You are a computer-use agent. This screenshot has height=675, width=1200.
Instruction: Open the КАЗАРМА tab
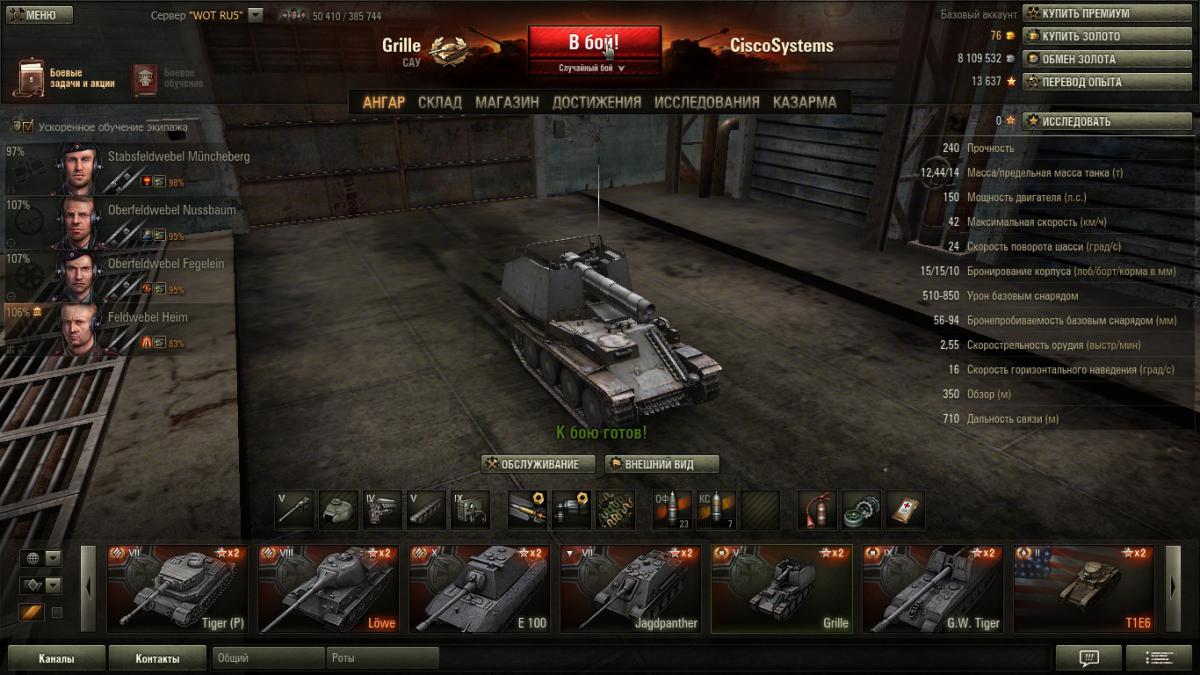pyautogui.click(x=804, y=102)
